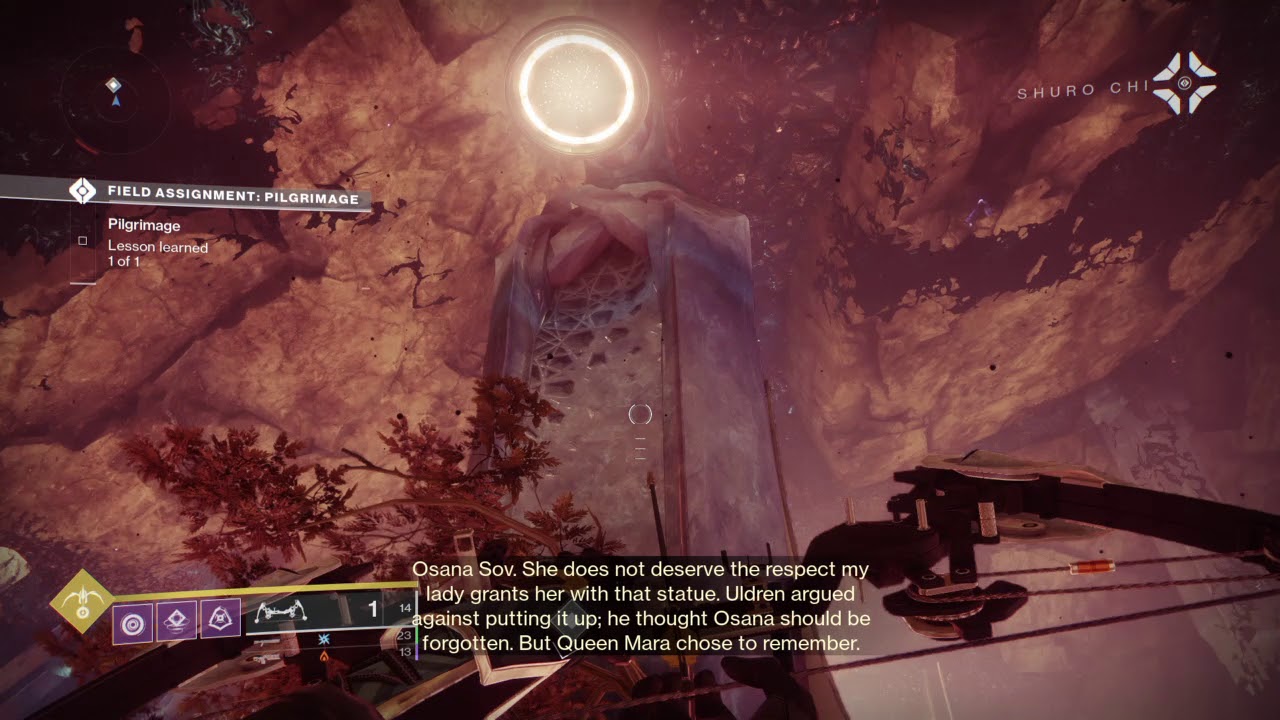Select the equipped bow weapon slot
The width and height of the screenshot is (1280, 720).
tap(320, 610)
